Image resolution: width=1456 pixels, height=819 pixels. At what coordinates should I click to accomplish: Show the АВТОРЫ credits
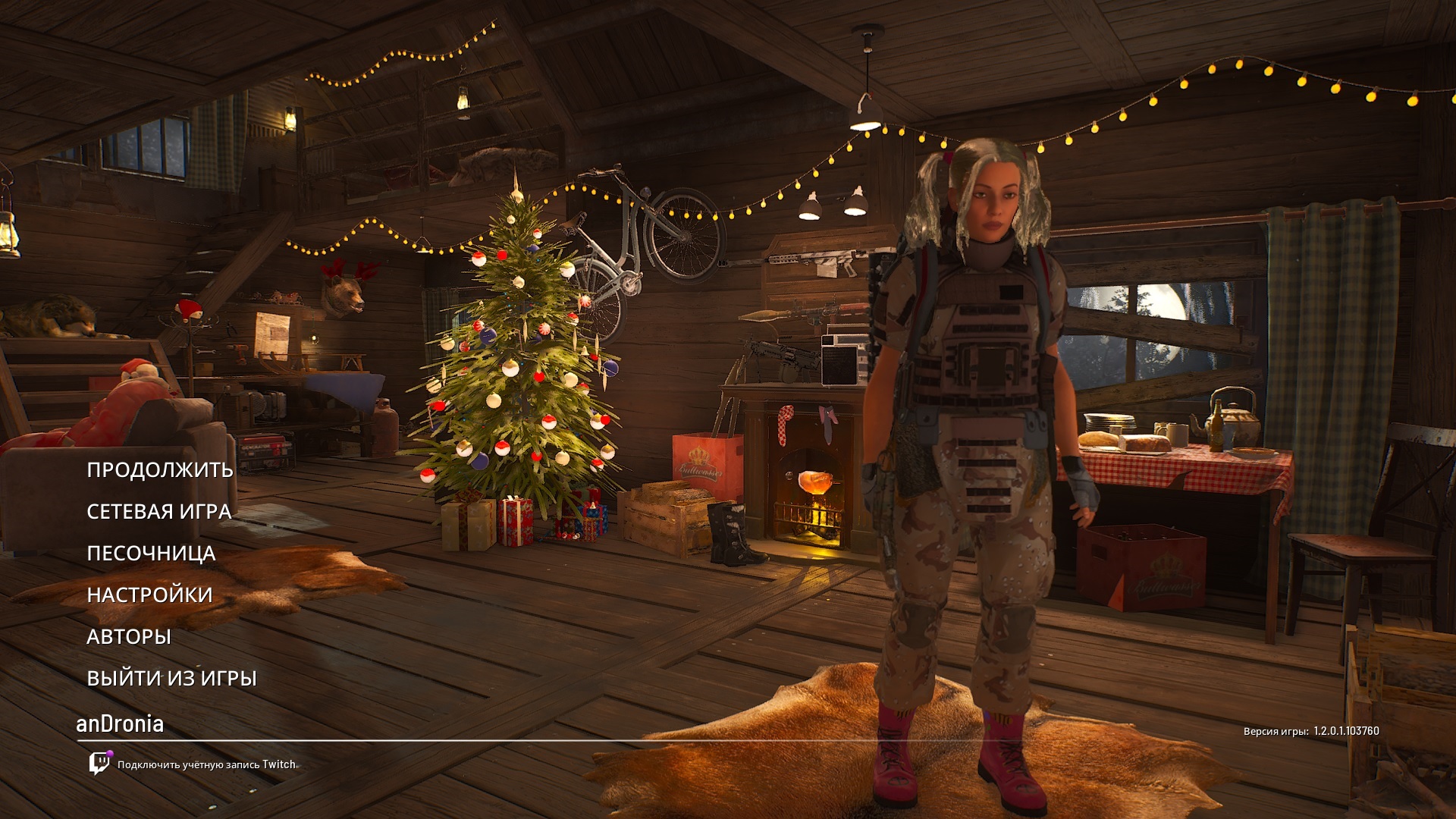tap(129, 637)
